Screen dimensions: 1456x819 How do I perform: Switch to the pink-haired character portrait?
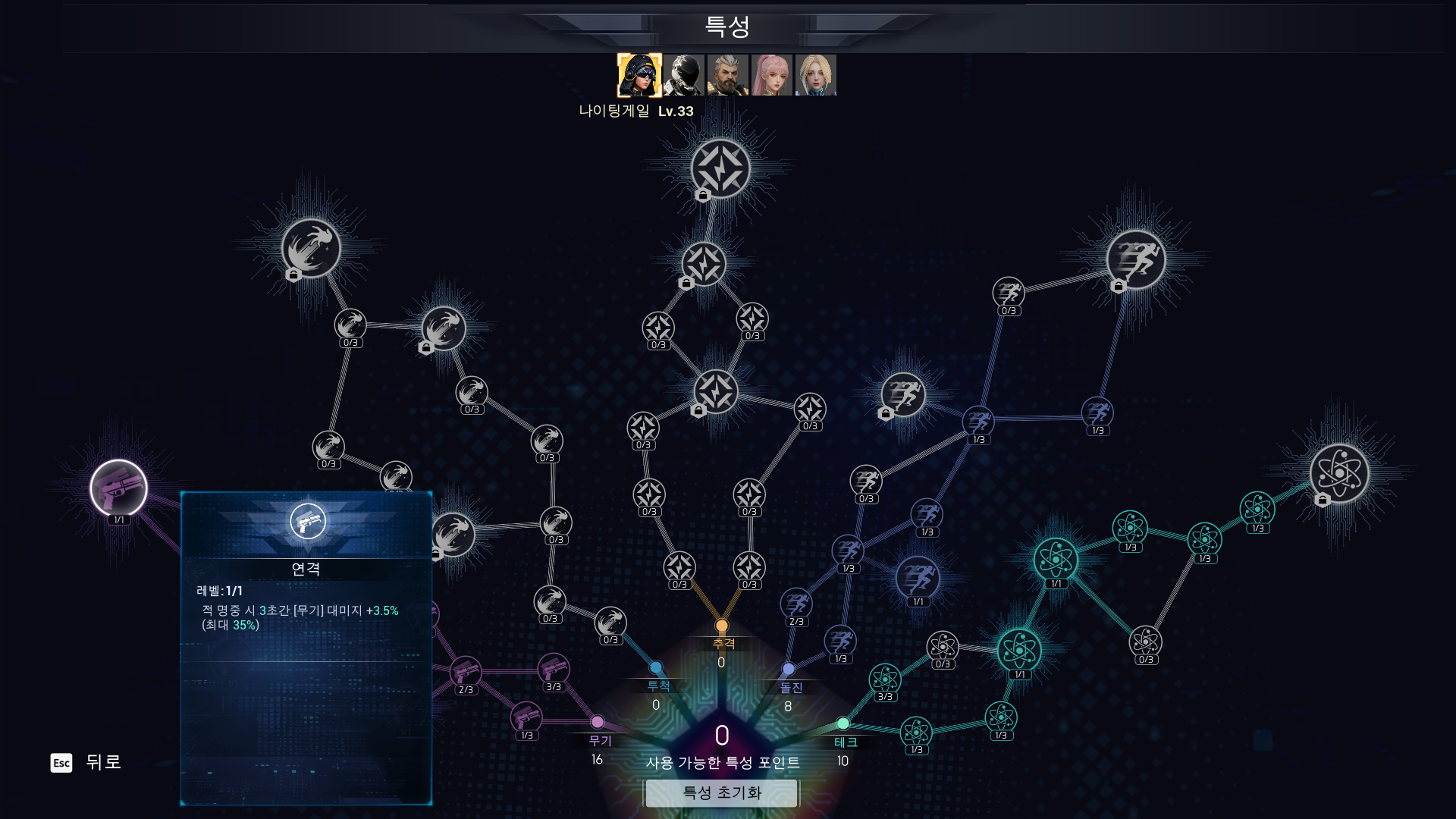coord(772,75)
